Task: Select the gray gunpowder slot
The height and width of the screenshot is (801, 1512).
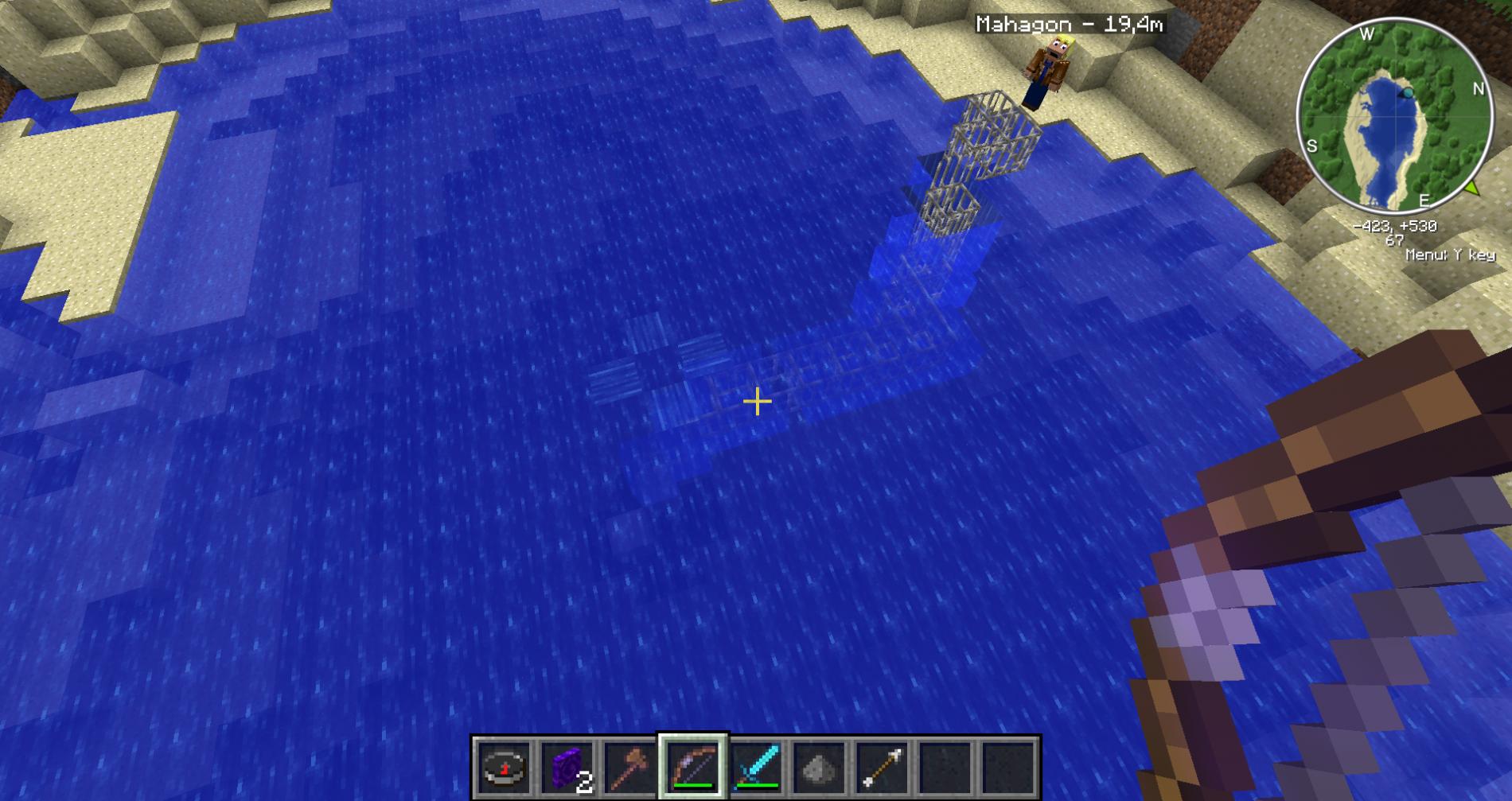Action: [x=819, y=768]
